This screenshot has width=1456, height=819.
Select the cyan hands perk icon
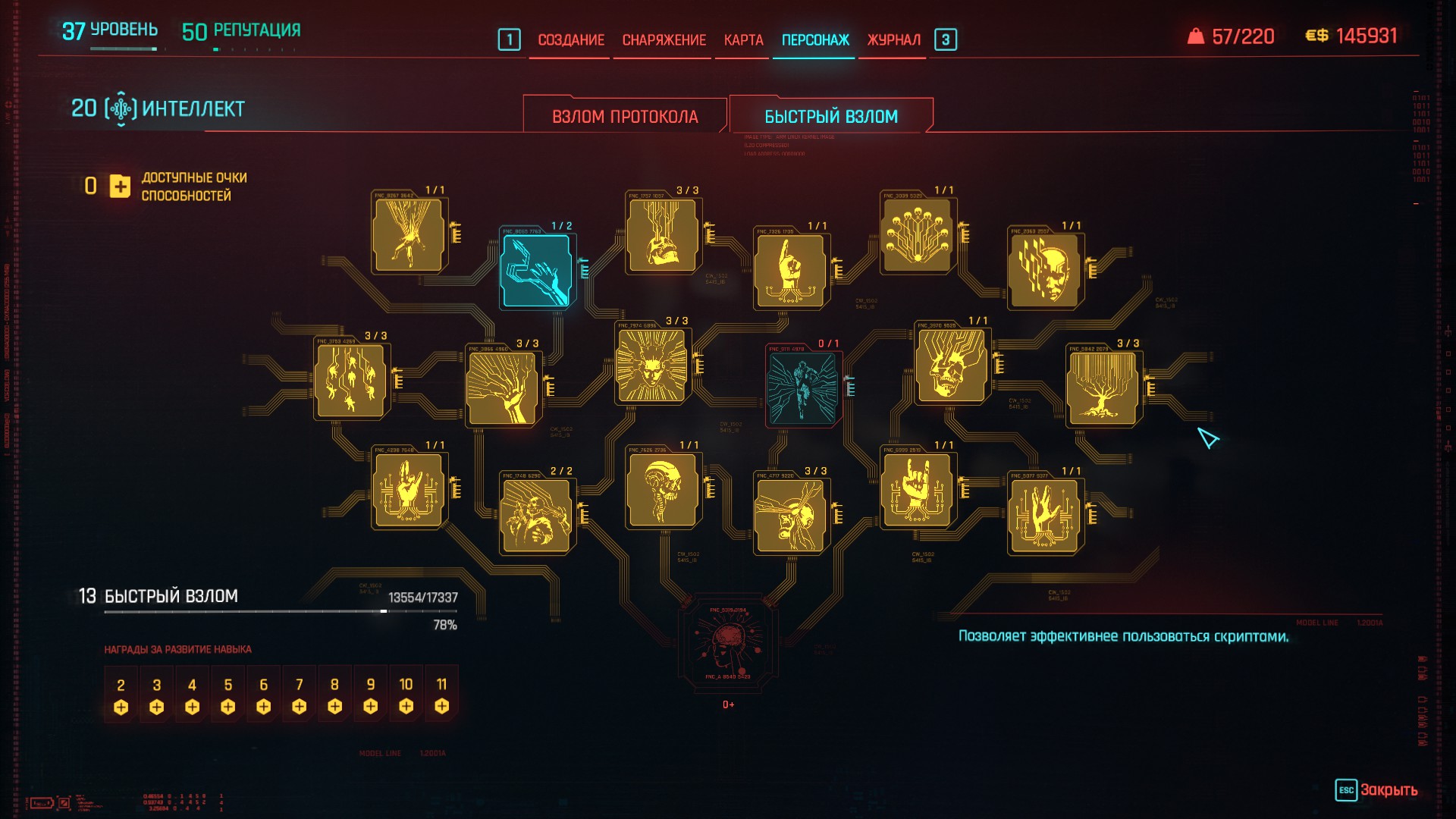pos(536,270)
